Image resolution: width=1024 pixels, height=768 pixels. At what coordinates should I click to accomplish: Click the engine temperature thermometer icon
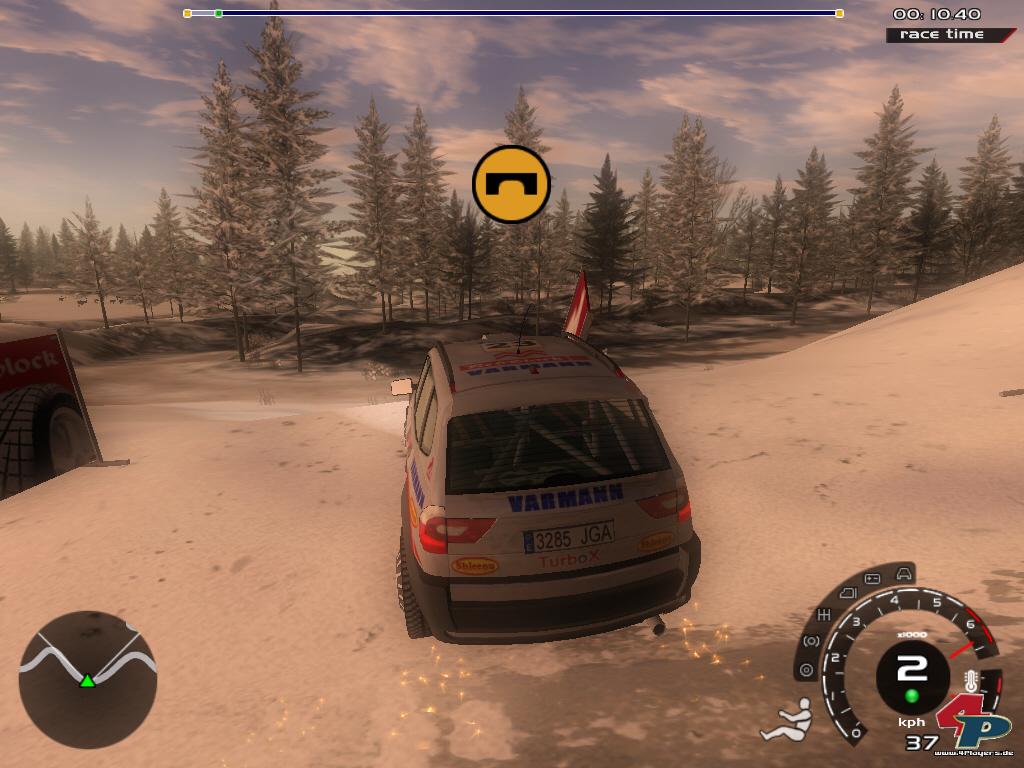tap(969, 681)
